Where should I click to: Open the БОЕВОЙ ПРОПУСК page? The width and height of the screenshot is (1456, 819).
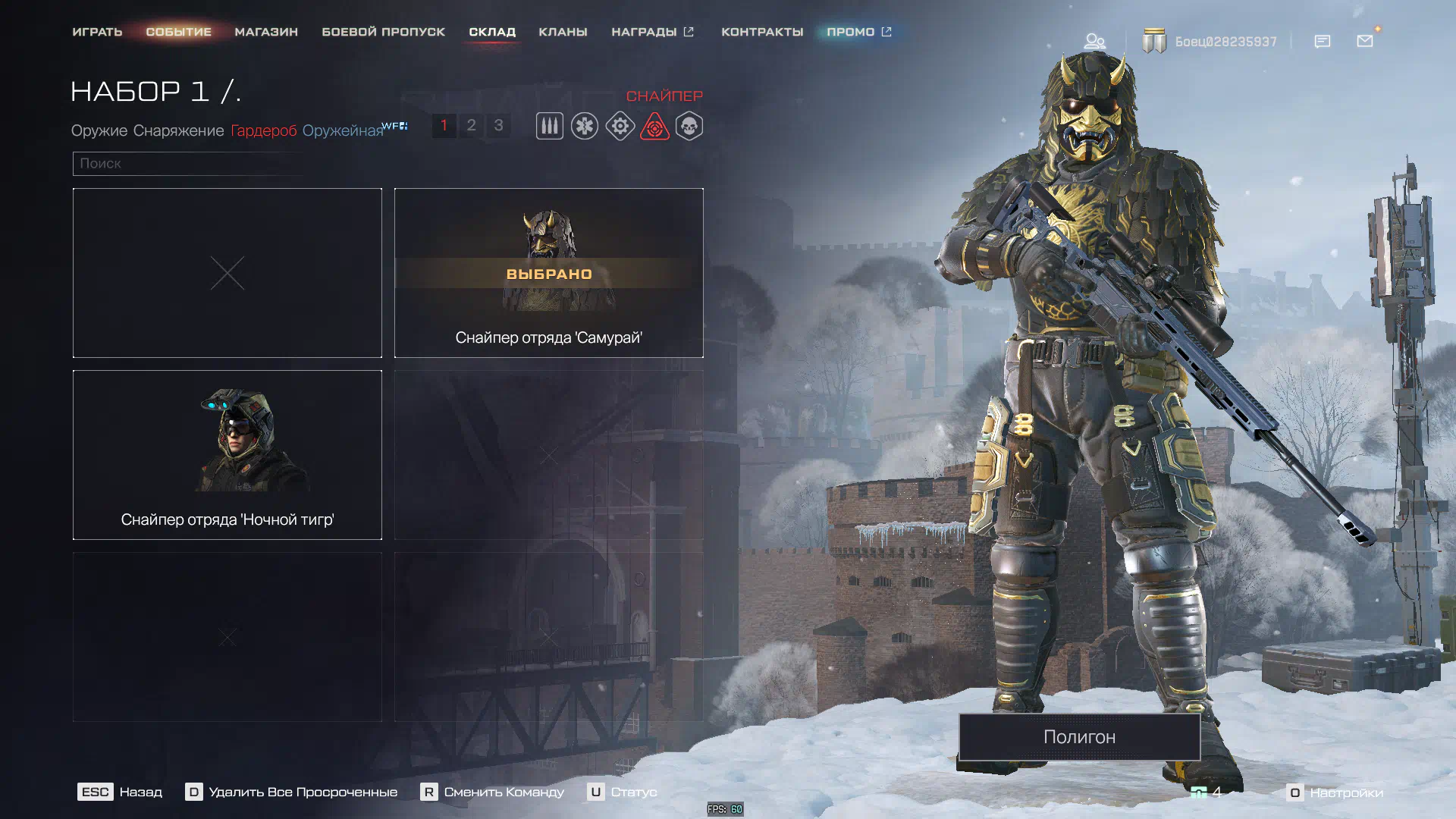[383, 32]
